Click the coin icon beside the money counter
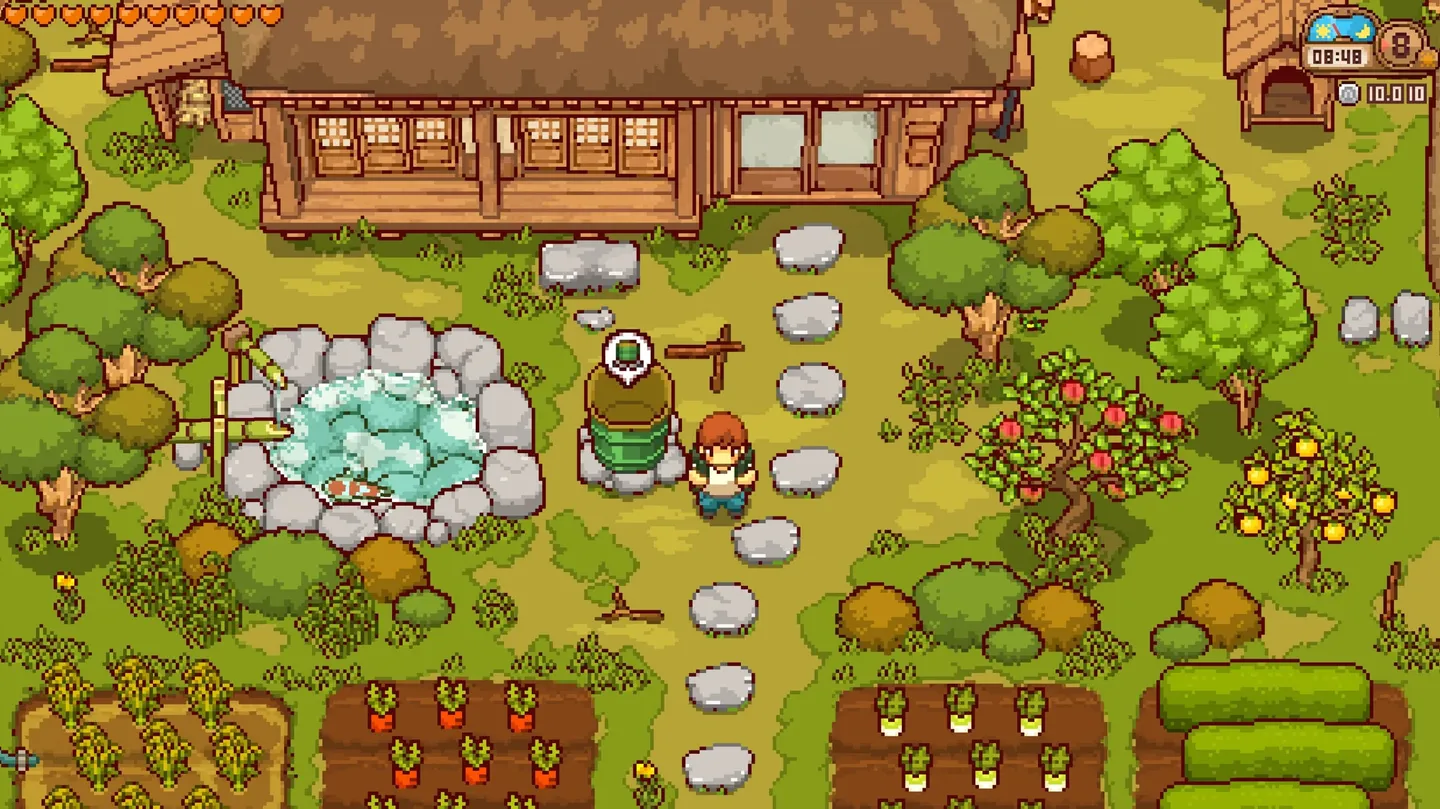1440x809 pixels. coord(1350,92)
